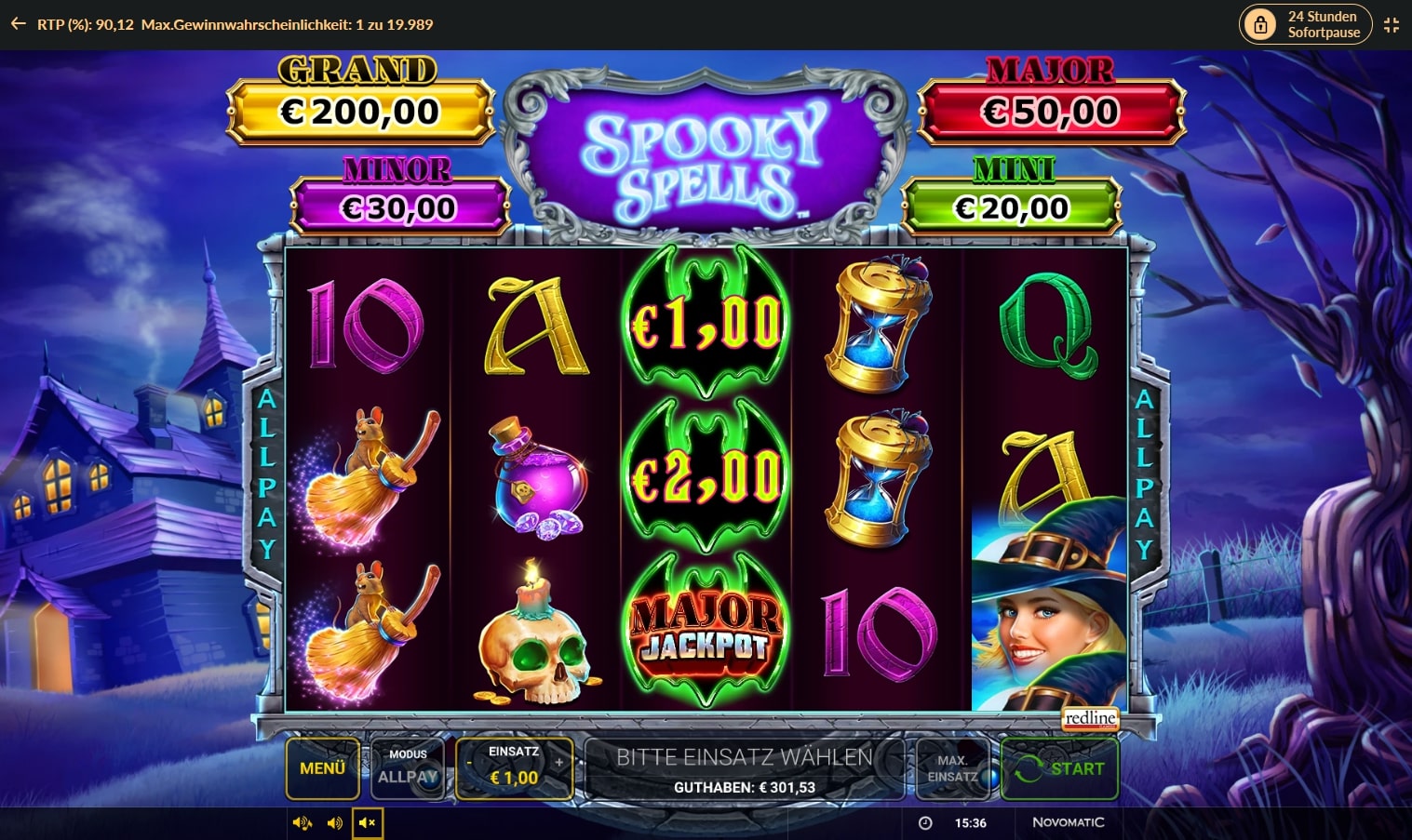The image size is (1412, 840).
Task: Open the EINSATZ bet selector
Action: coord(513,768)
